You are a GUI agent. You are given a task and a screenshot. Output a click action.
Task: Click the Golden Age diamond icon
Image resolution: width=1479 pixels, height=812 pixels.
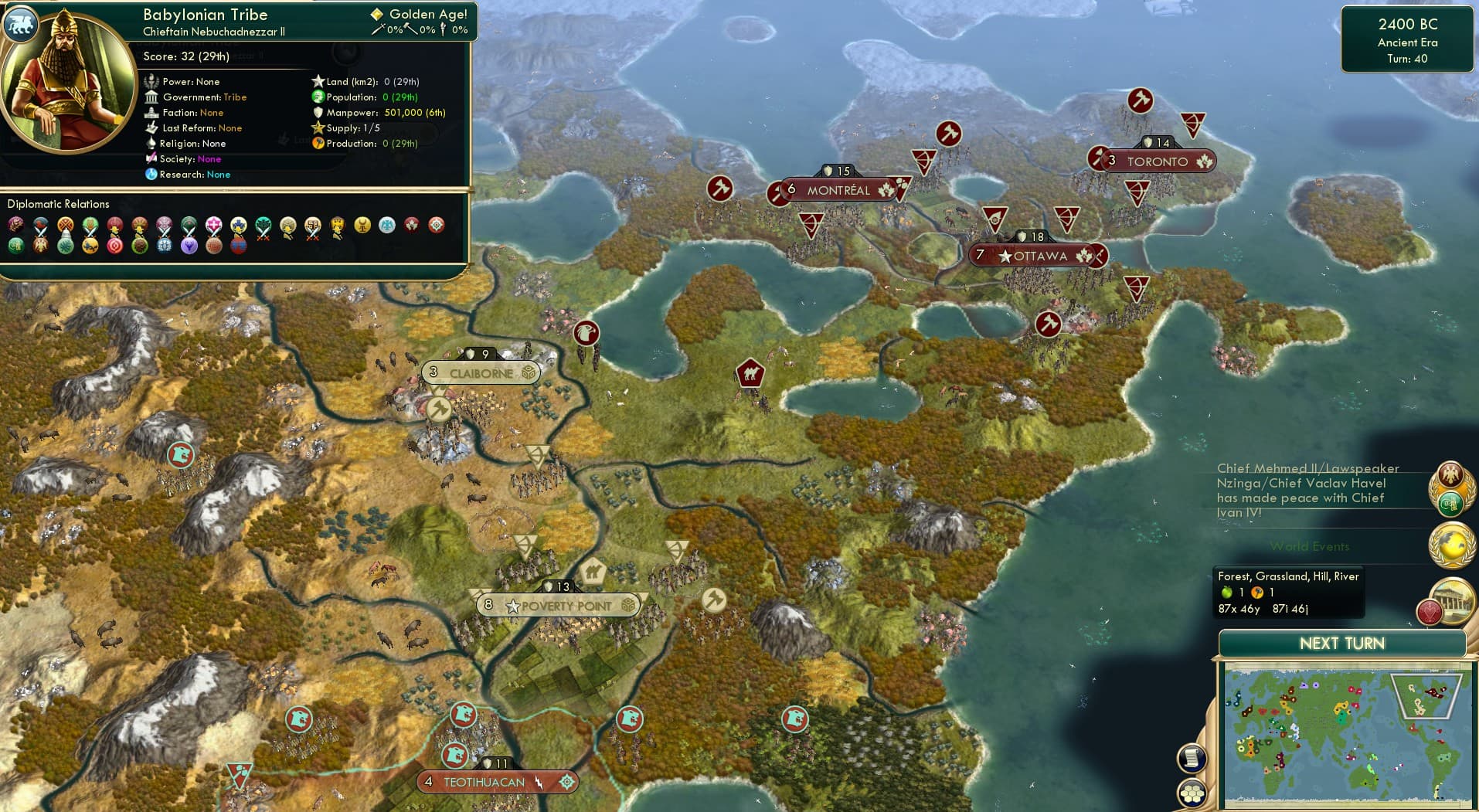coord(376,13)
